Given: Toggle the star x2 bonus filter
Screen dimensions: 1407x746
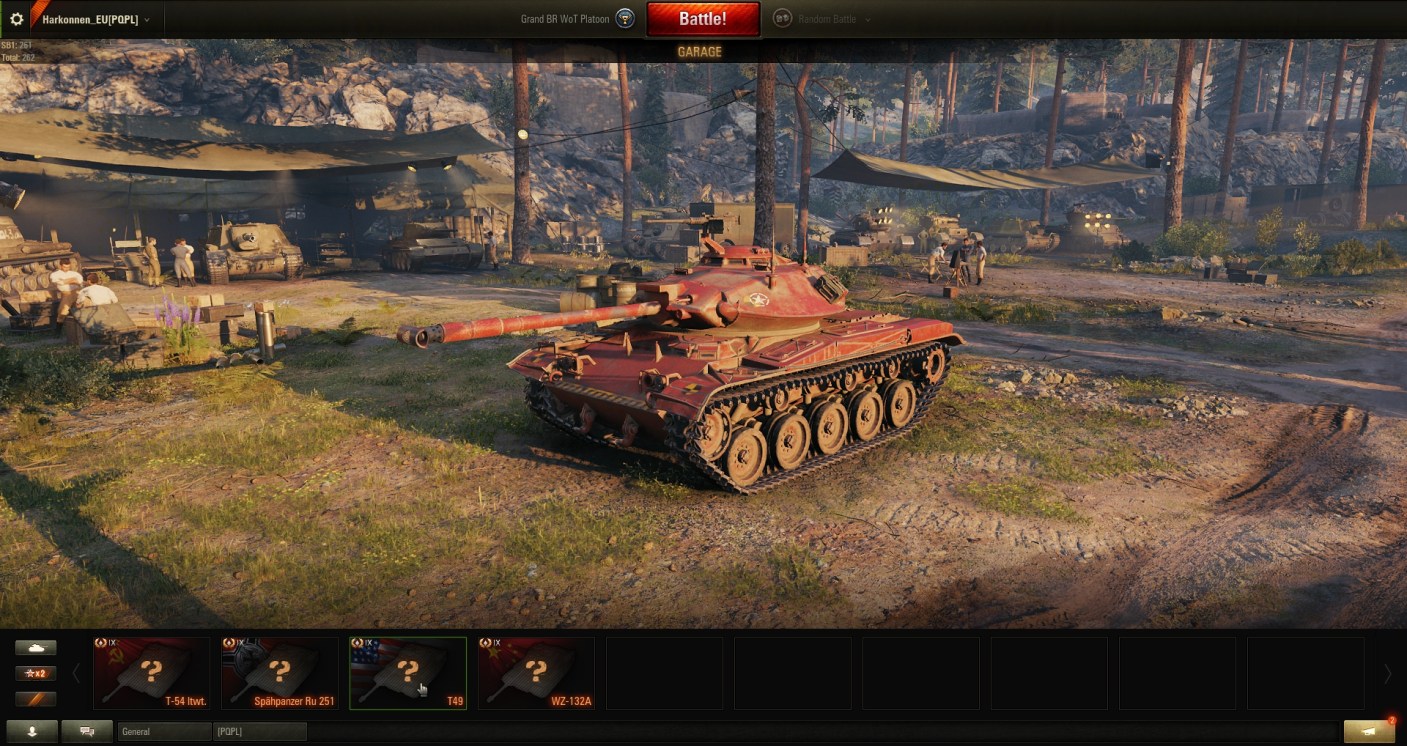Looking at the screenshot, I should pos(36,673).
